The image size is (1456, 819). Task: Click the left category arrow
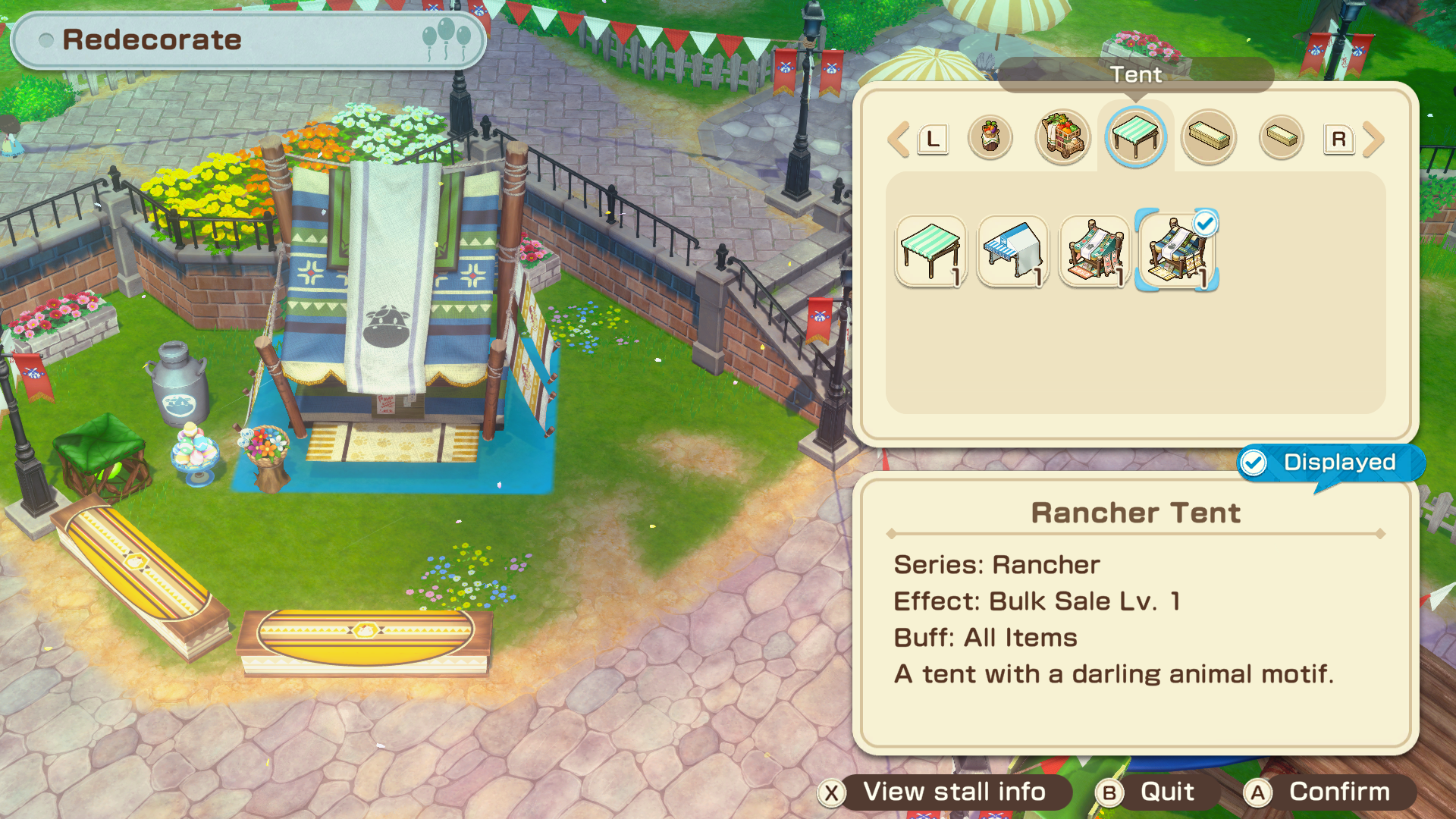tap(899, 140)
